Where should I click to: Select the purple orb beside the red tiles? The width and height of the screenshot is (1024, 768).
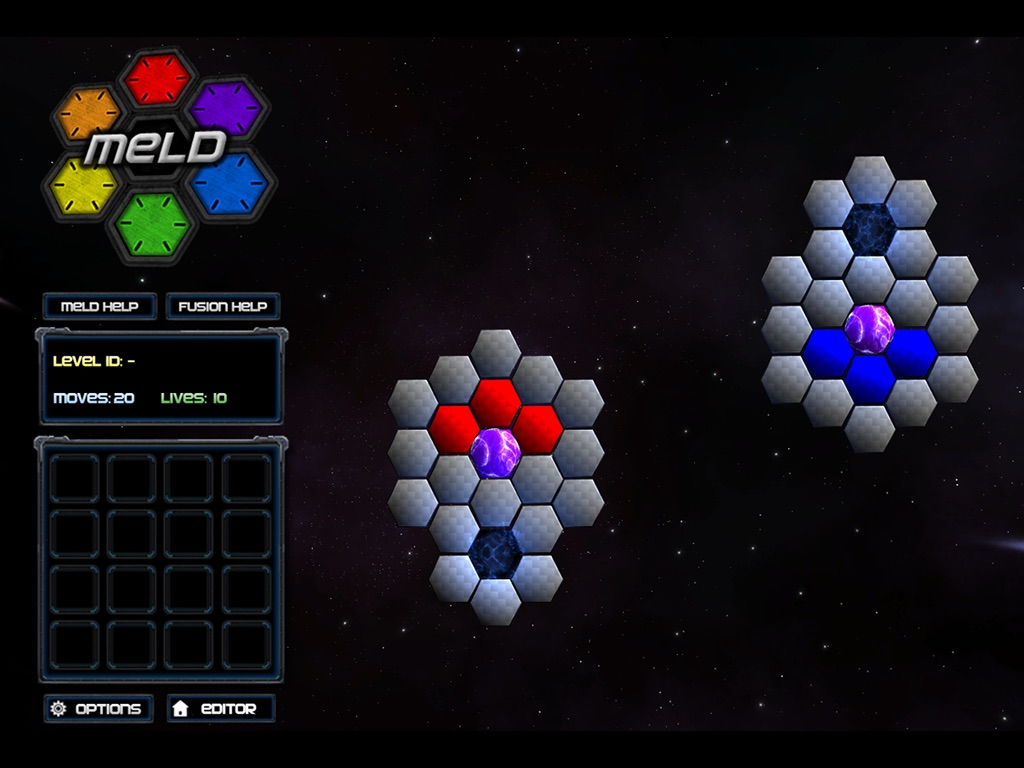pos(495,452)
